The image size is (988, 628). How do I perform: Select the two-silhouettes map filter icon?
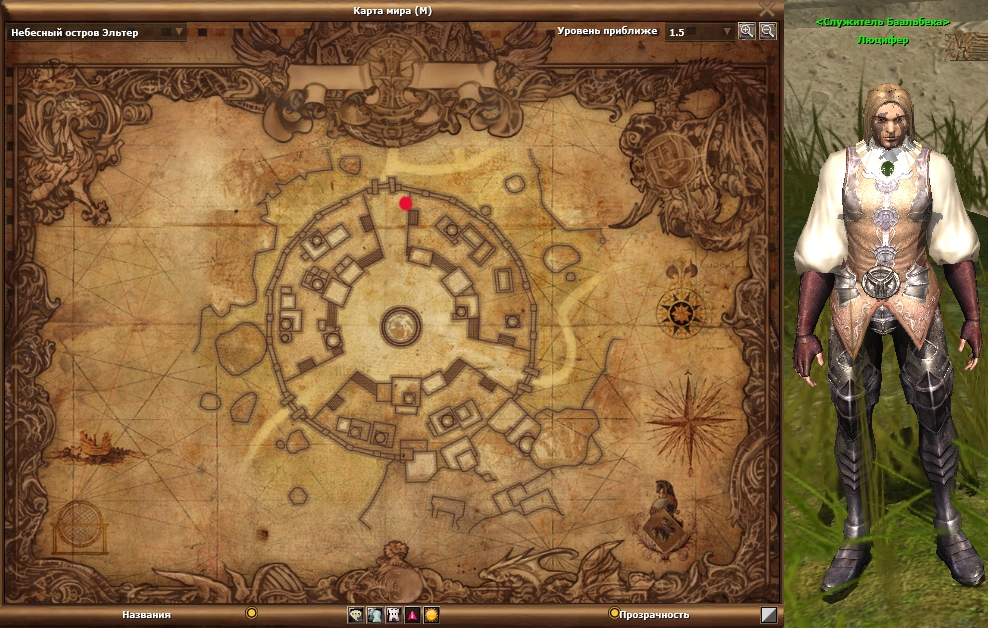pos(374,615)
